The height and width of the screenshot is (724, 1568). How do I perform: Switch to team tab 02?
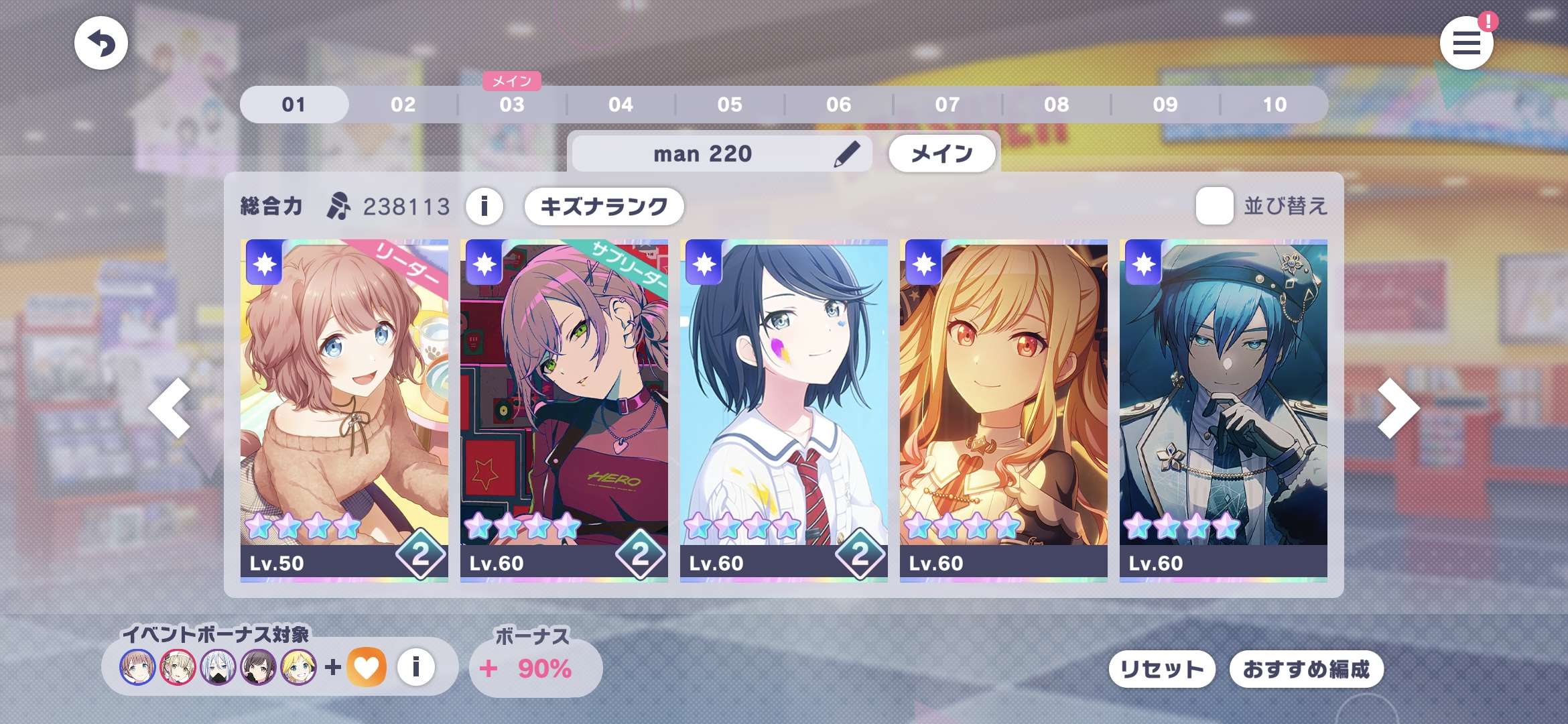tap(403, 105)
